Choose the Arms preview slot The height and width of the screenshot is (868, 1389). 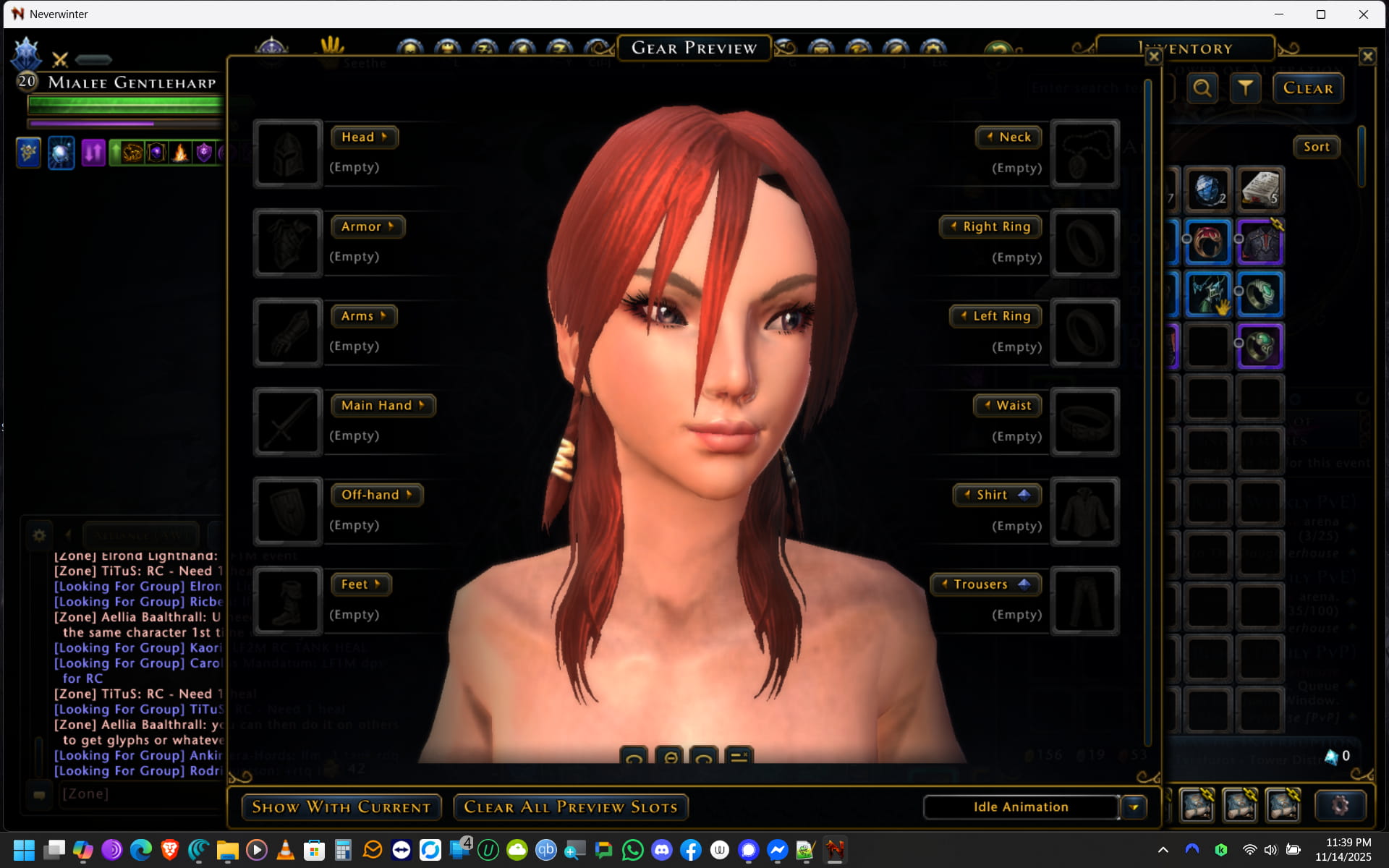(x=364, y=316)
